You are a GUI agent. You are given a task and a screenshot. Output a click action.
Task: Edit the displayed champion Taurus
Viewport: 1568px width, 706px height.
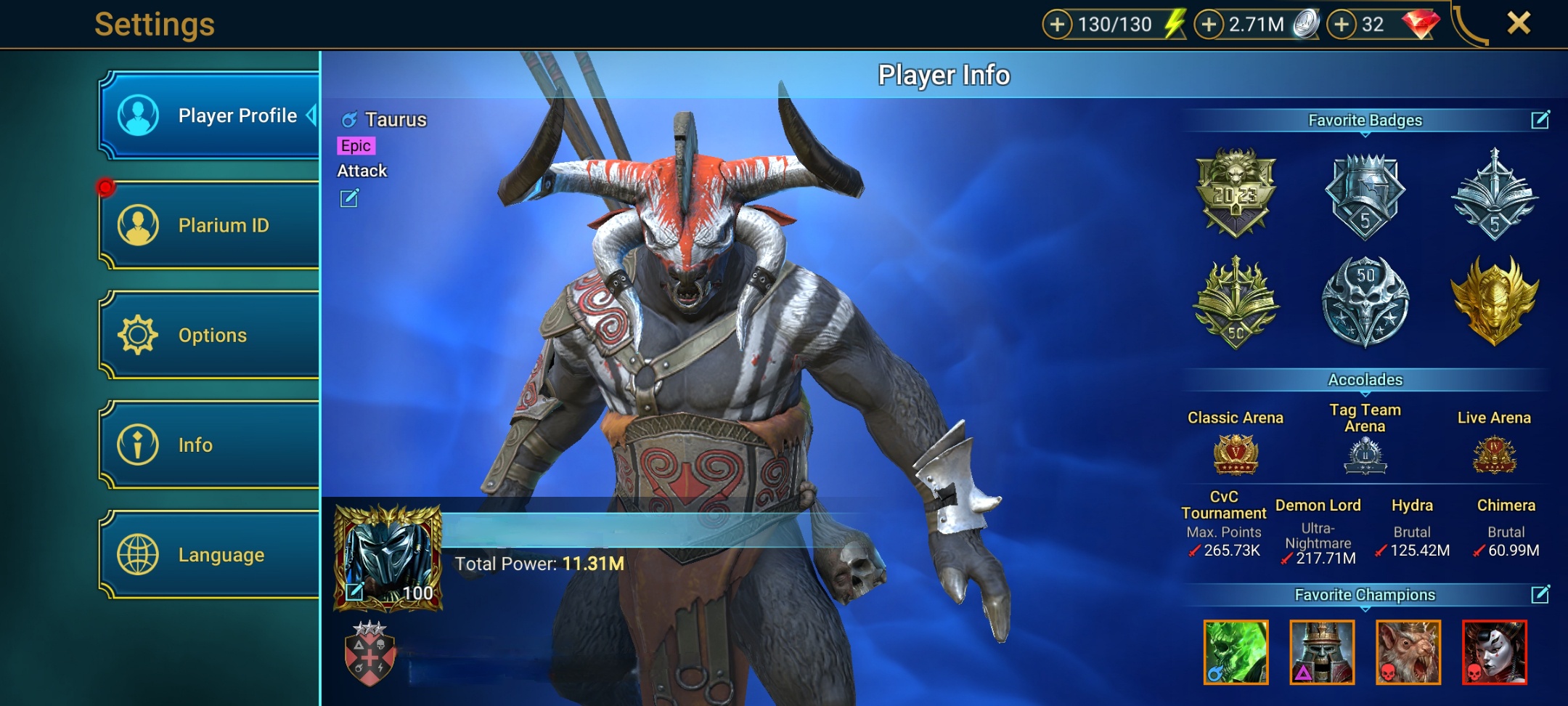[349, 198]
